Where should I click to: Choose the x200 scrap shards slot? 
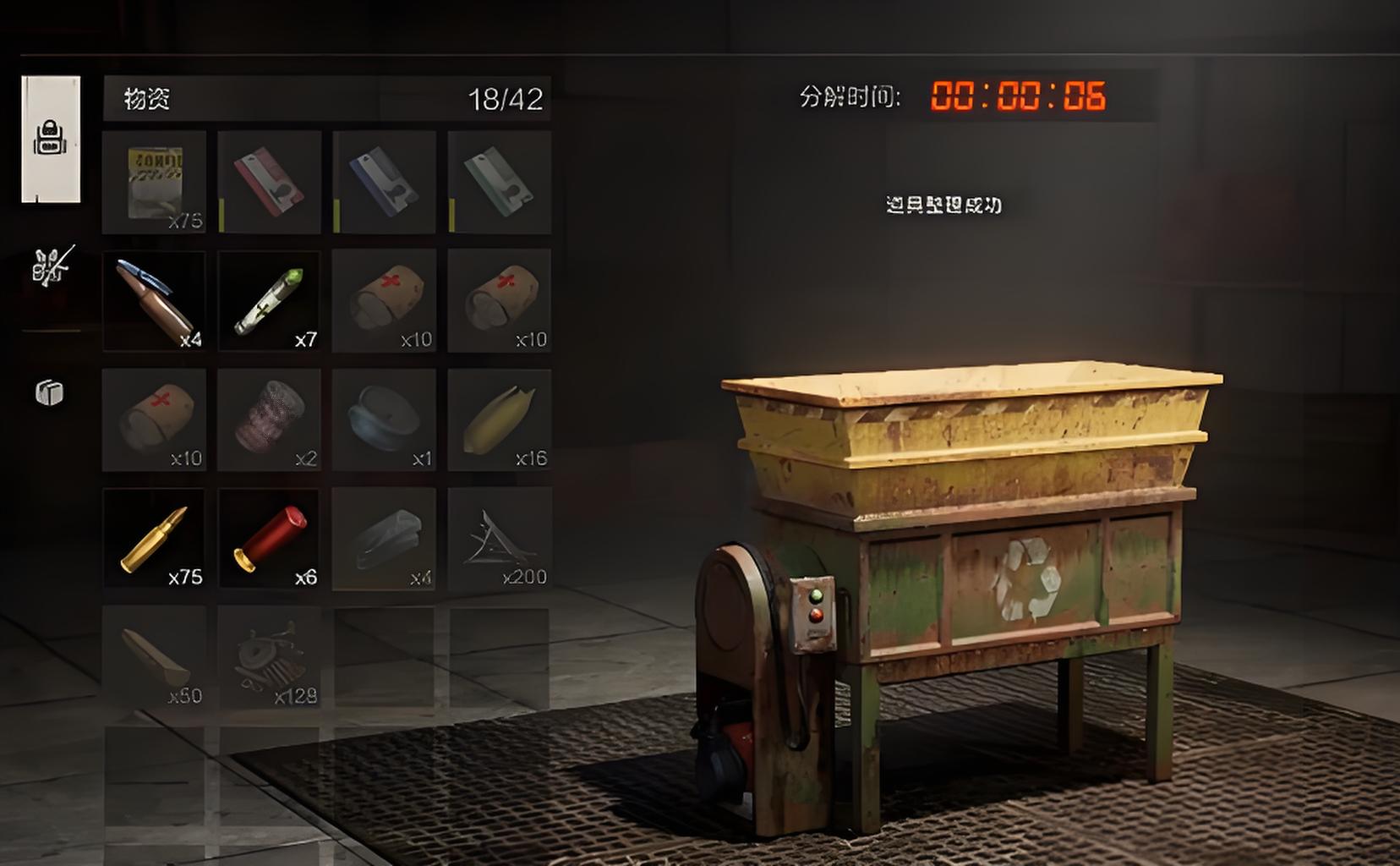500,538
